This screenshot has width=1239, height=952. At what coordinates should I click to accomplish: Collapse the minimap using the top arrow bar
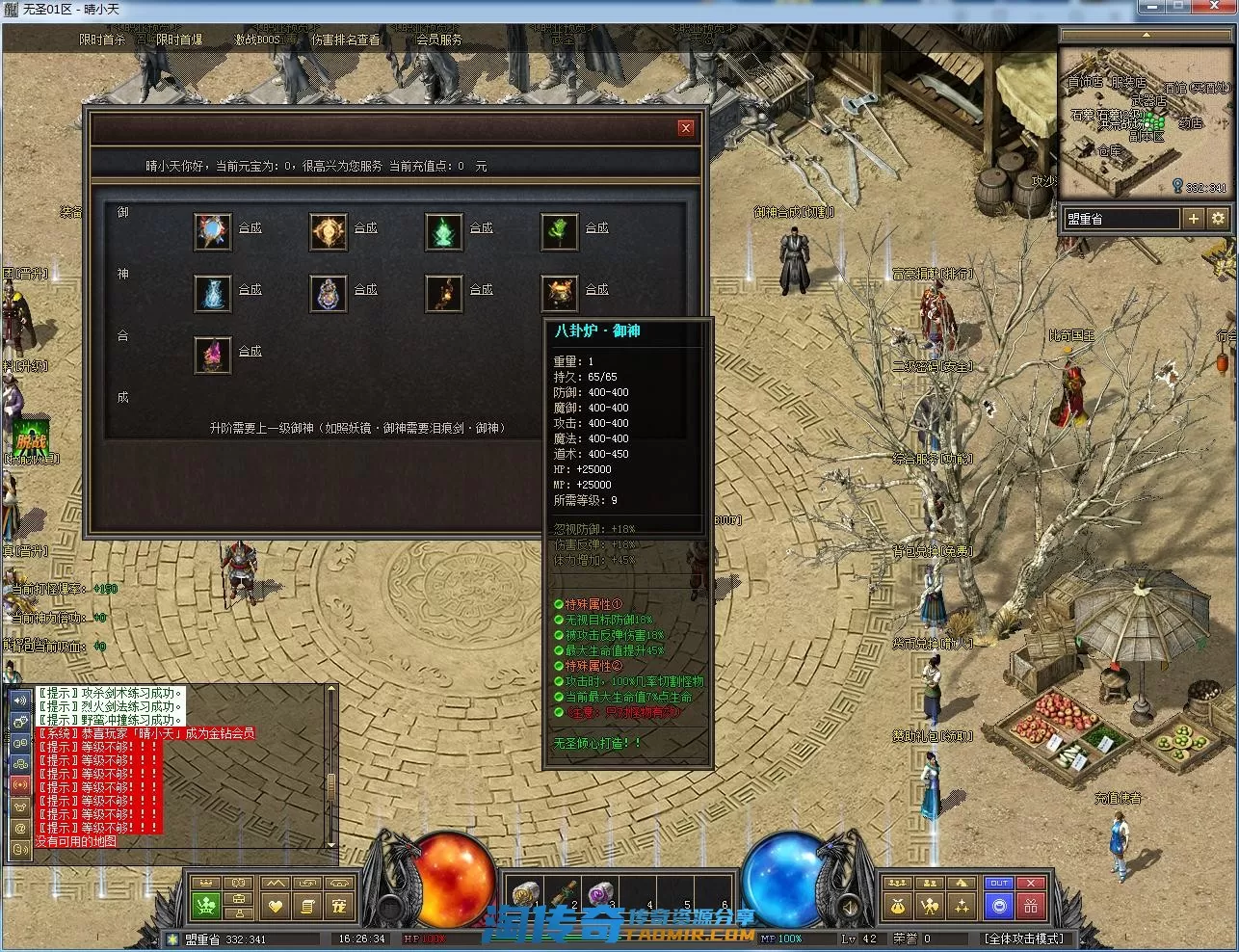(x=1146, y=35)
